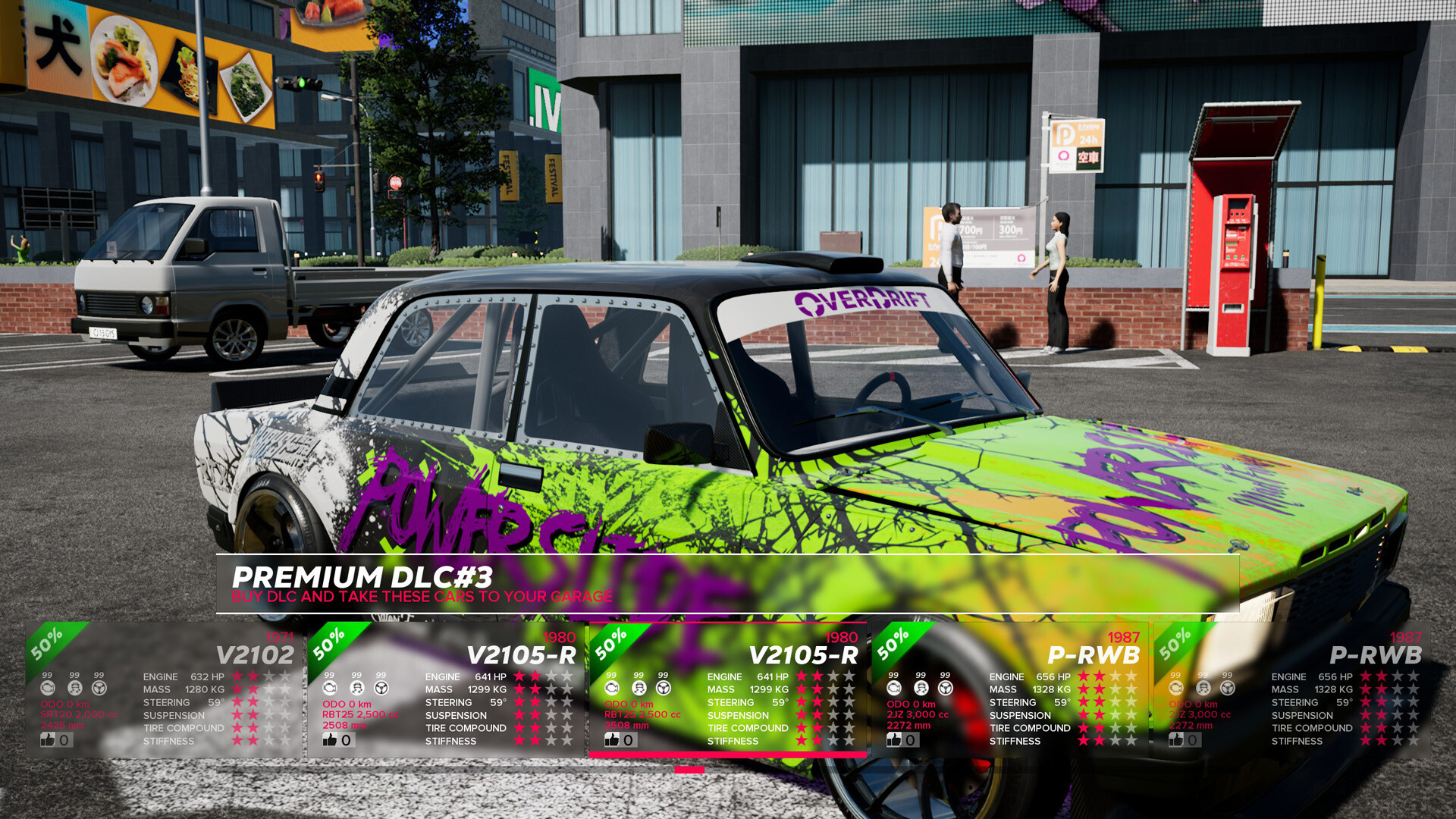Toggle the like on the leftmost P-RWB card
Screen dimensions: 1456x819
click(893, 740)
